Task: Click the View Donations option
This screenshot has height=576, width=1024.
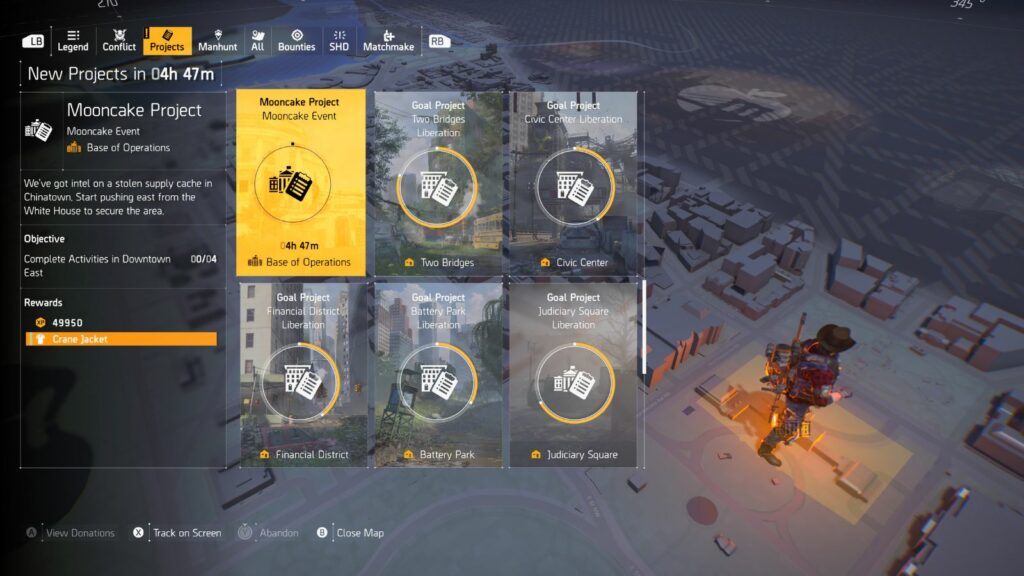Action: [x=80, y=533]
